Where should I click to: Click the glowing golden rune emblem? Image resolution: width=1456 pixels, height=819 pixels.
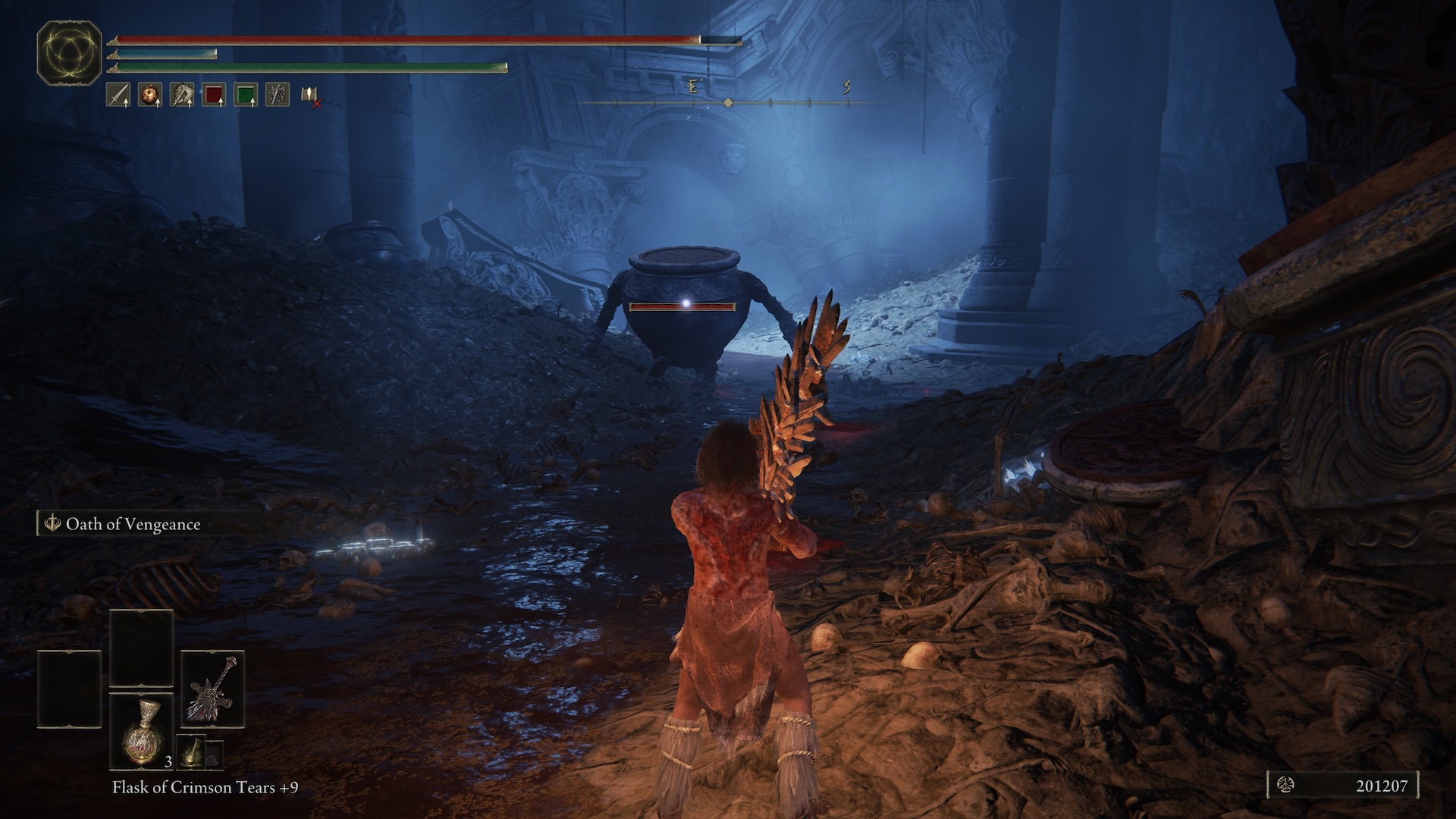[69, 52]
